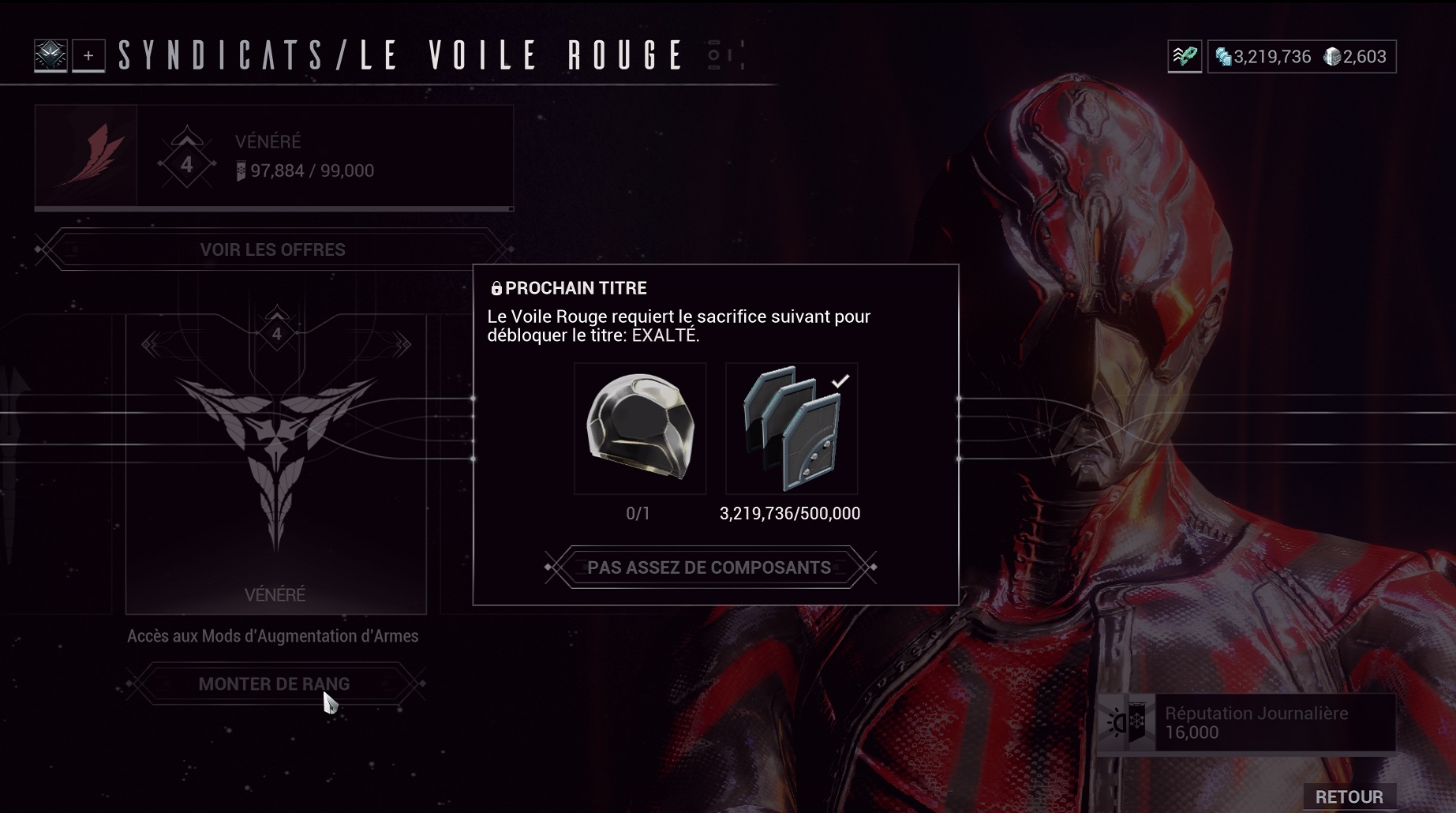Click Pas Assez de Composants button
Screen dimensions: 1456x813
pyautogui.click(x=709, y=568)
